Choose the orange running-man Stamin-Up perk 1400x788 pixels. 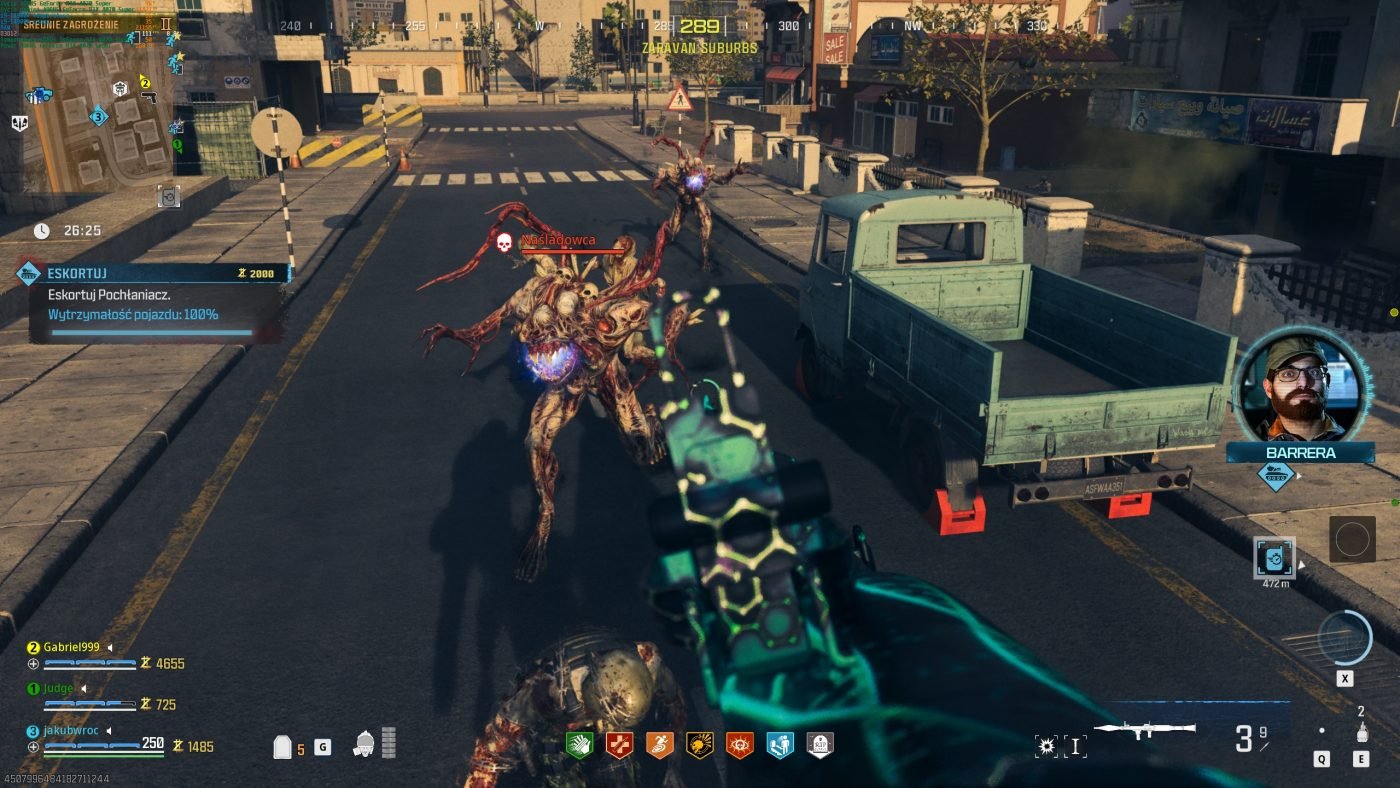pos(659,744)
